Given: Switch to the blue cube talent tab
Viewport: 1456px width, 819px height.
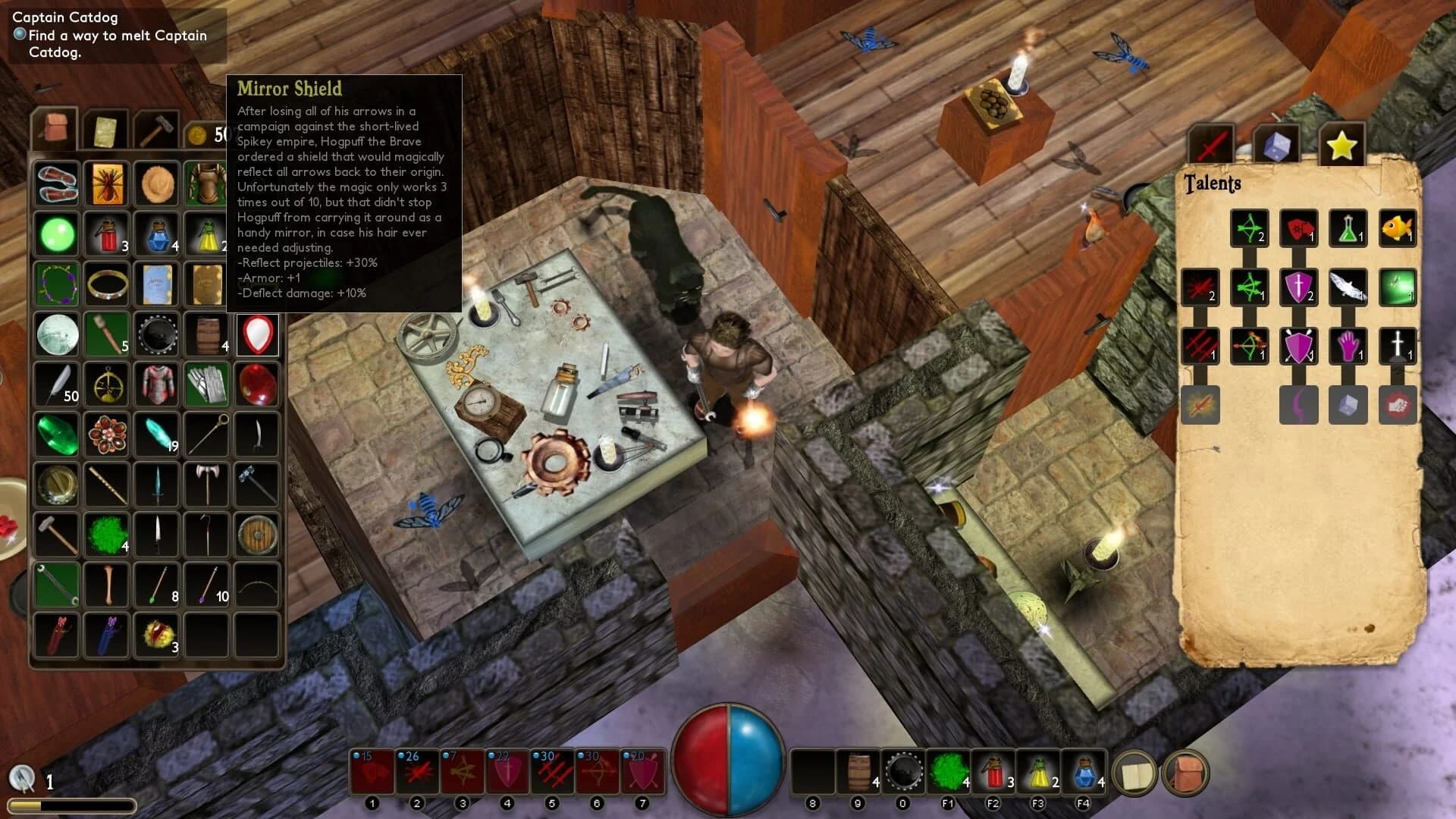Looking at the screenshot, I should click(1278, 144).
